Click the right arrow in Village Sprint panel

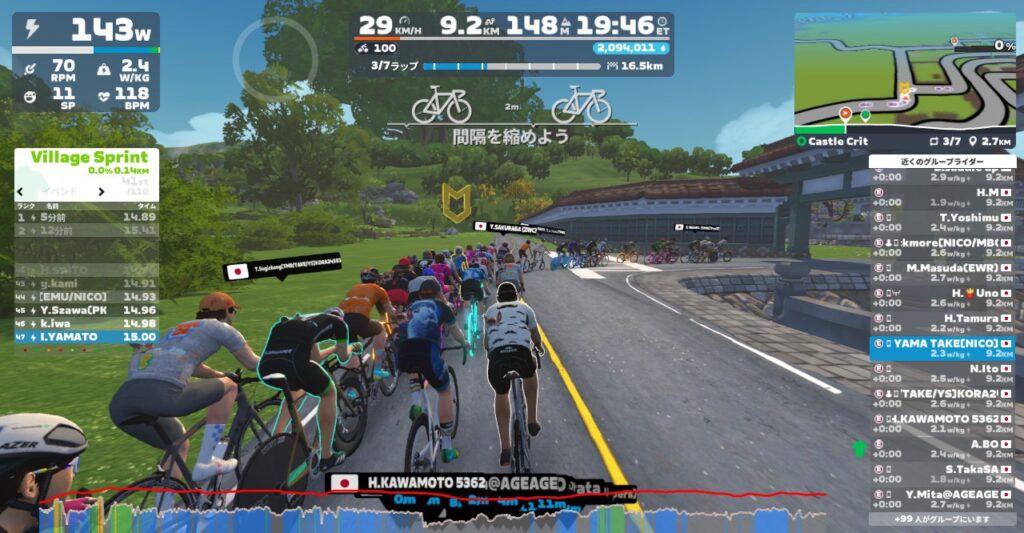[x=101, y=190]
